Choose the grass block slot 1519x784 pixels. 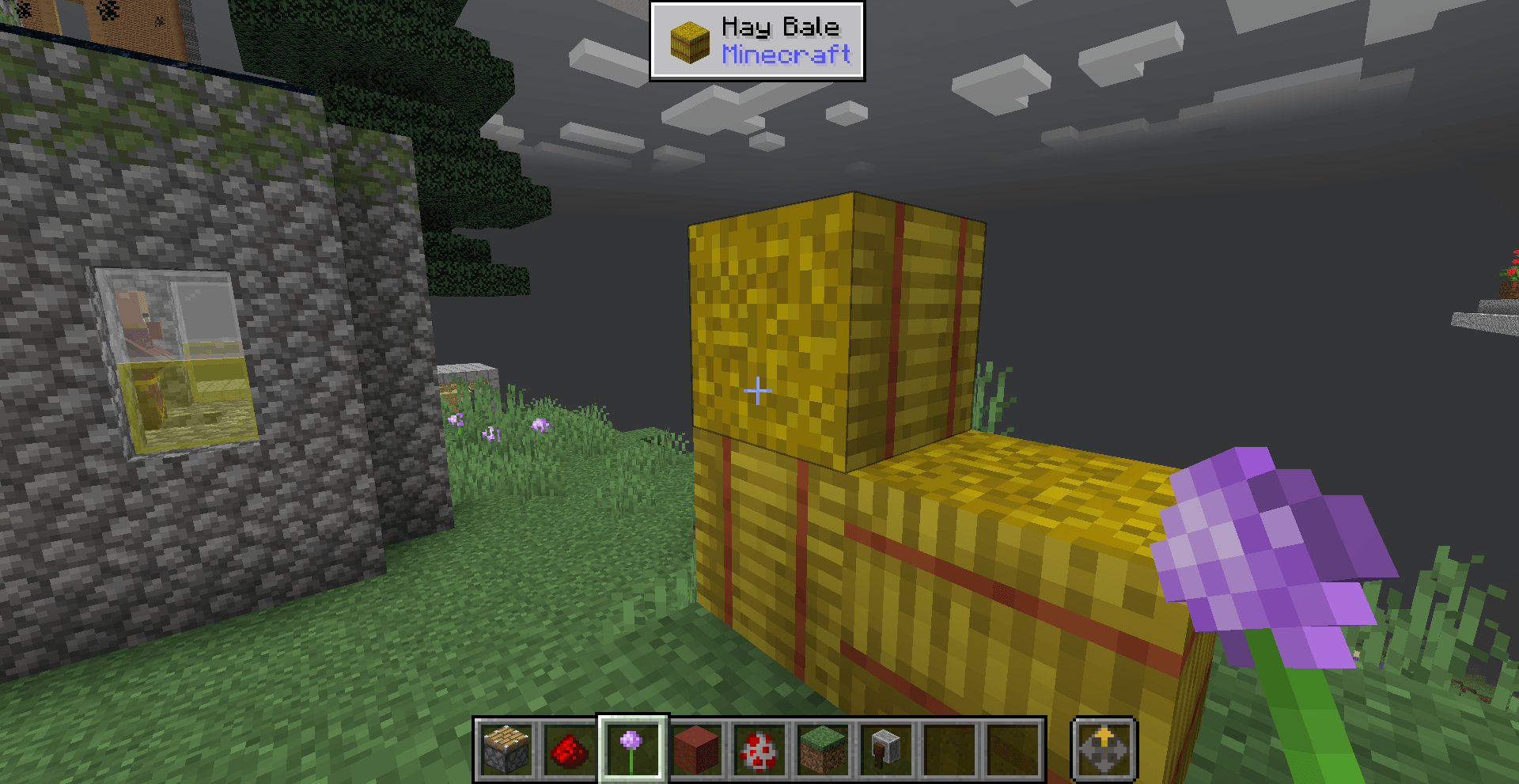coord(823,749)
